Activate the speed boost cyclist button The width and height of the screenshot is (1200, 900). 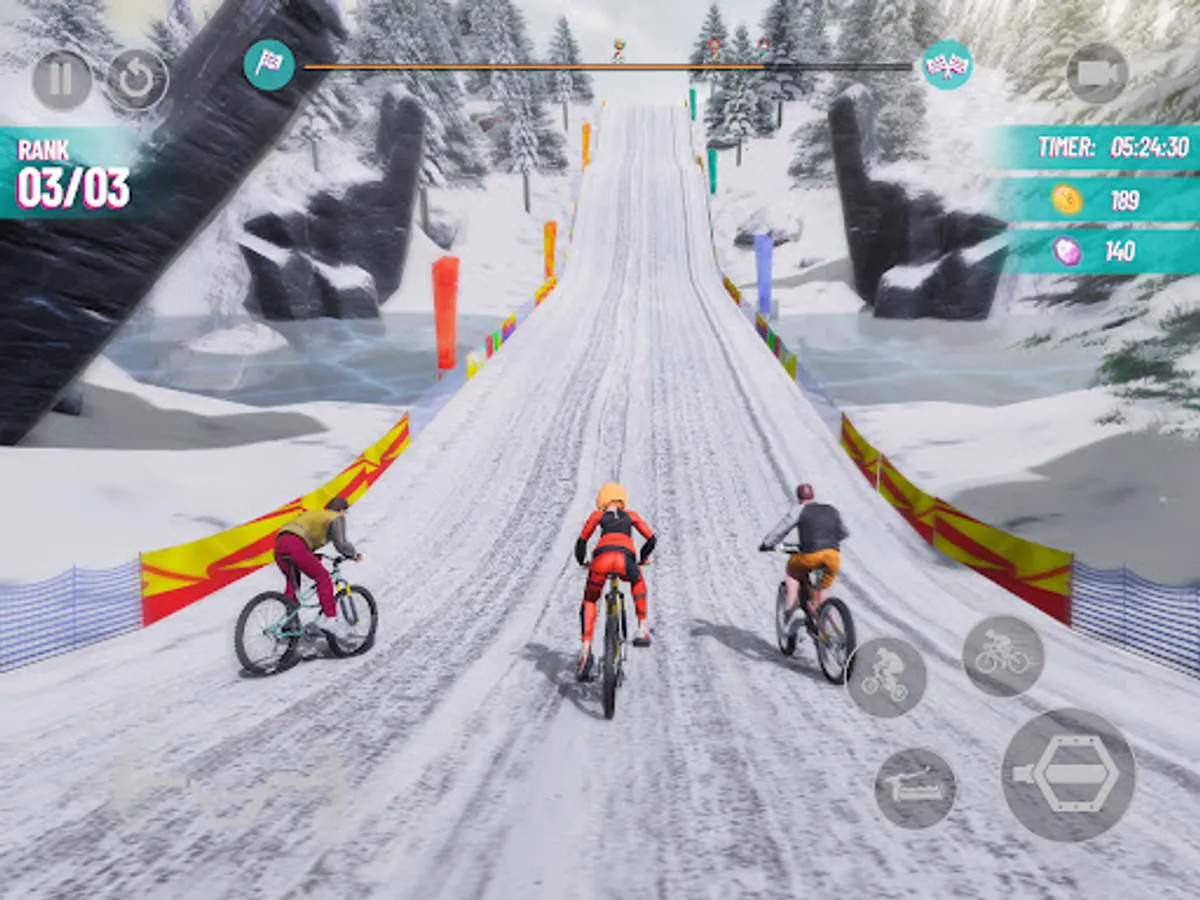pos(1003,656)
